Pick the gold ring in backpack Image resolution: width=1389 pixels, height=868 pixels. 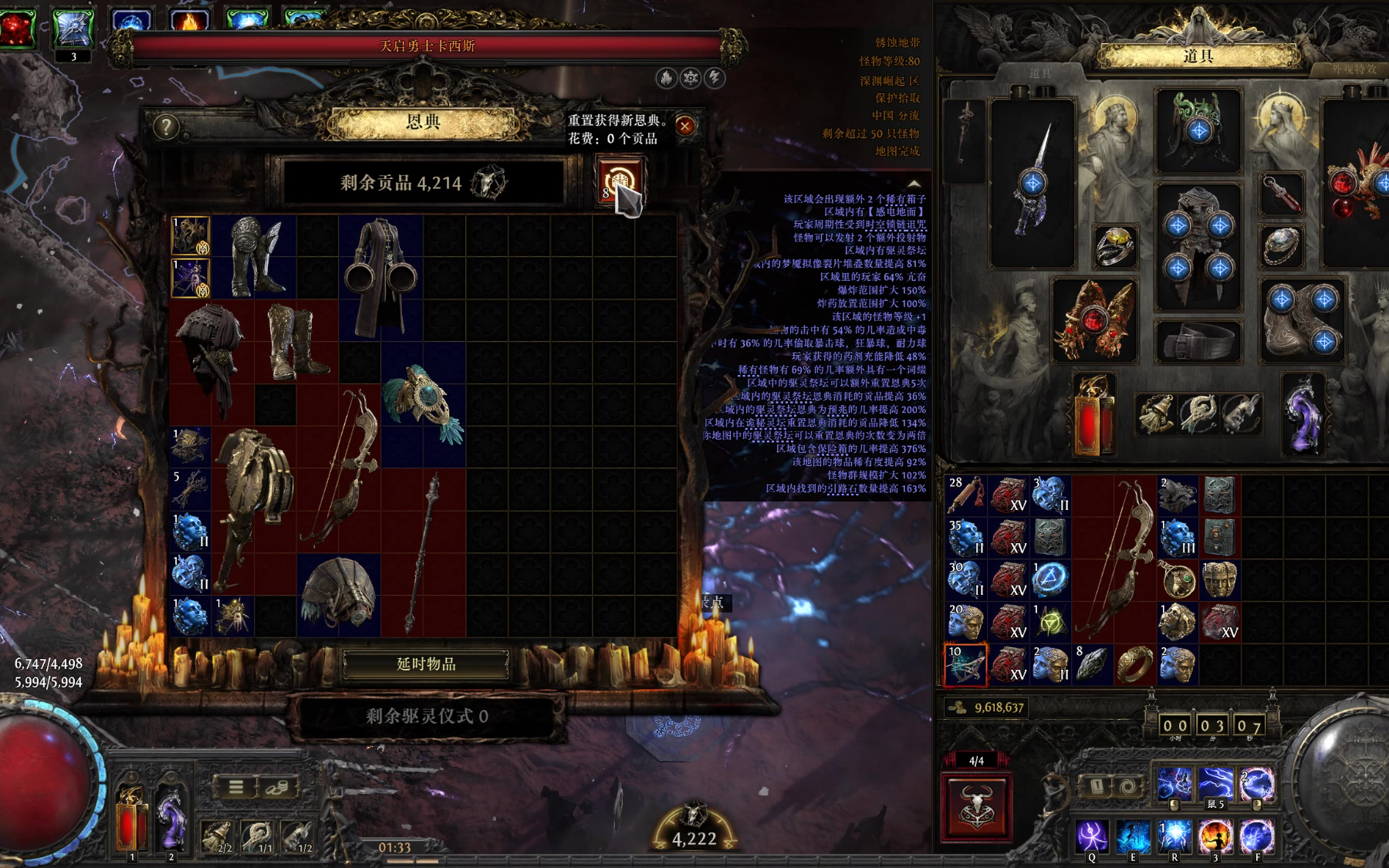[x=1134, y=665]
